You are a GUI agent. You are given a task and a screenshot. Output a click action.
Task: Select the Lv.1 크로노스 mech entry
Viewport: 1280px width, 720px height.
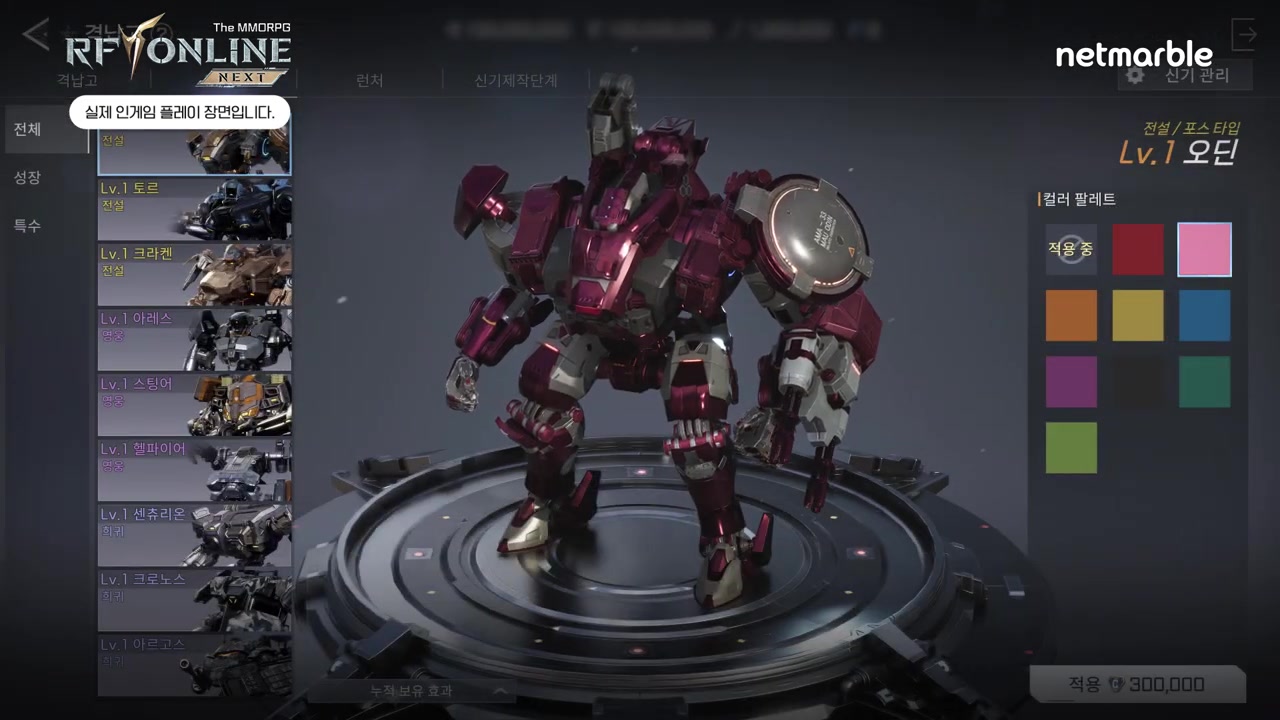click(x=195, y=599)
